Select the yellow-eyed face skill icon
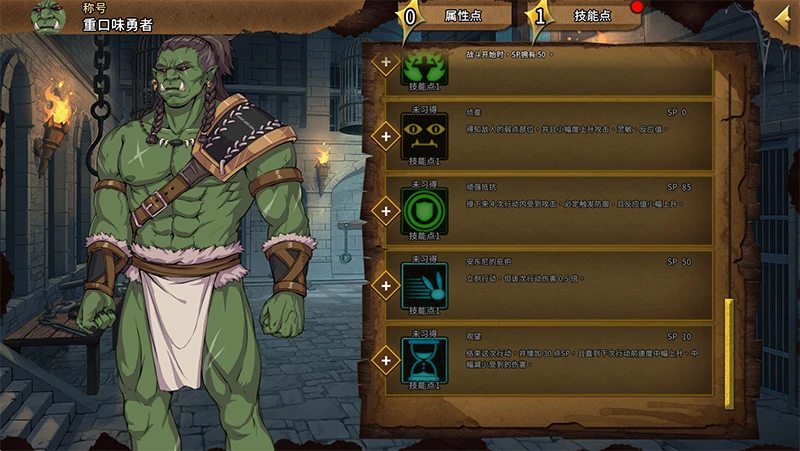Viewport: 800px width, 451px height. 425,135
